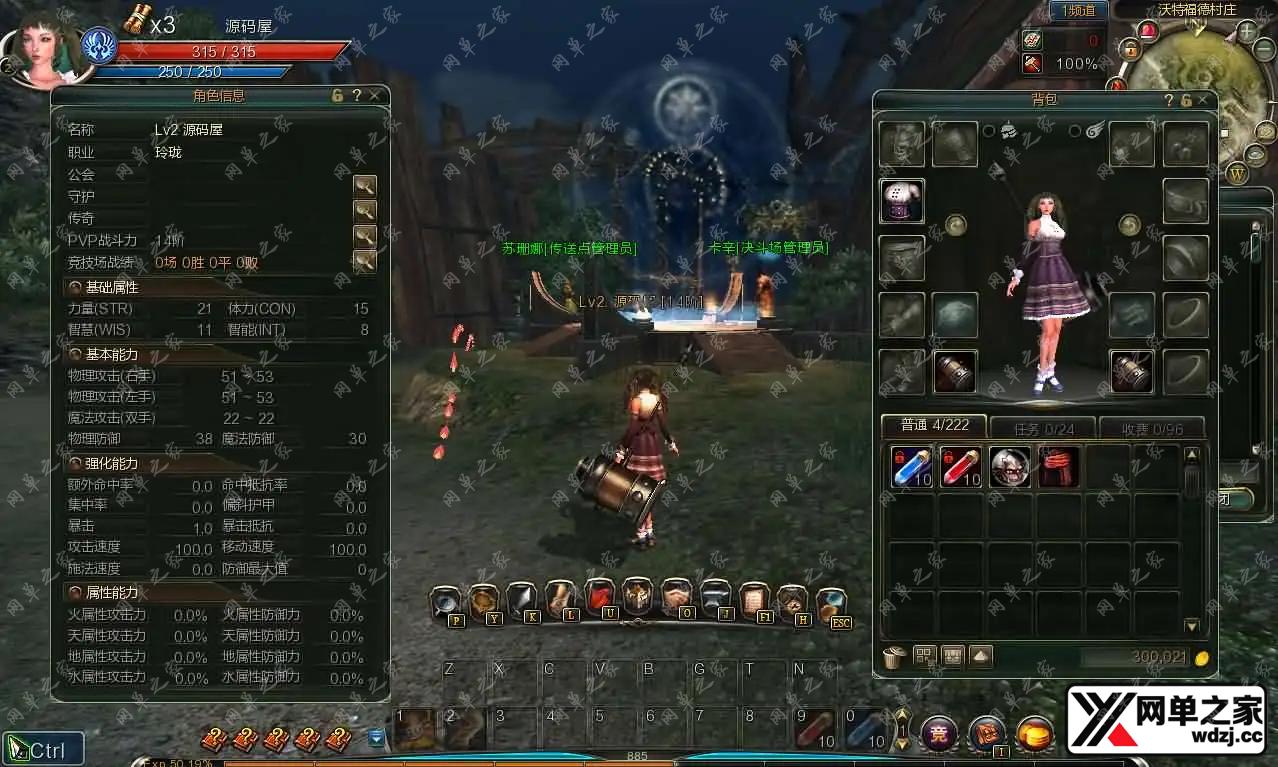The image size is (1278, 767).
Task: Select the red health potion in the bag
Action: click(961, 468)
